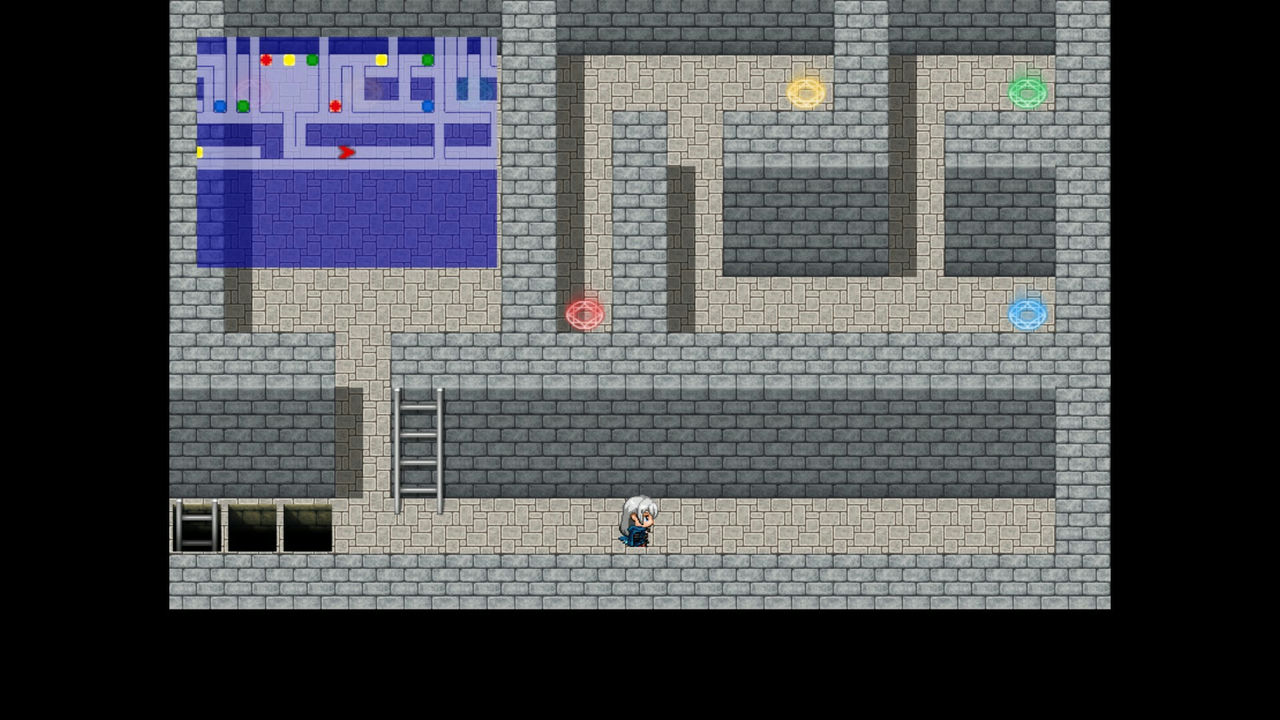Click the blue dot marker on the minimap

[x=220, y=106]
